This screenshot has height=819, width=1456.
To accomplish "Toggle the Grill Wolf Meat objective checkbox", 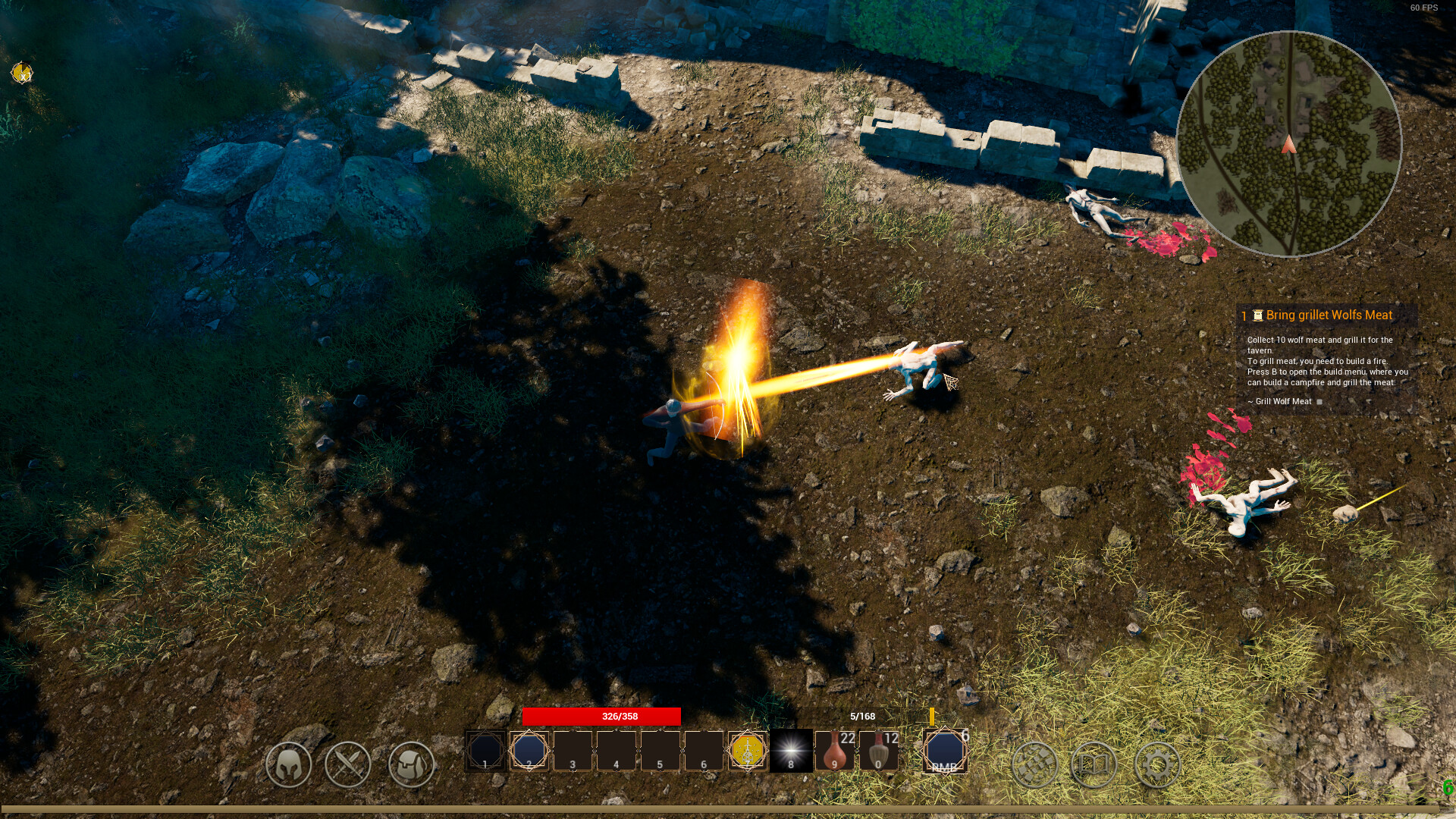I will [x=1319, y=403].
